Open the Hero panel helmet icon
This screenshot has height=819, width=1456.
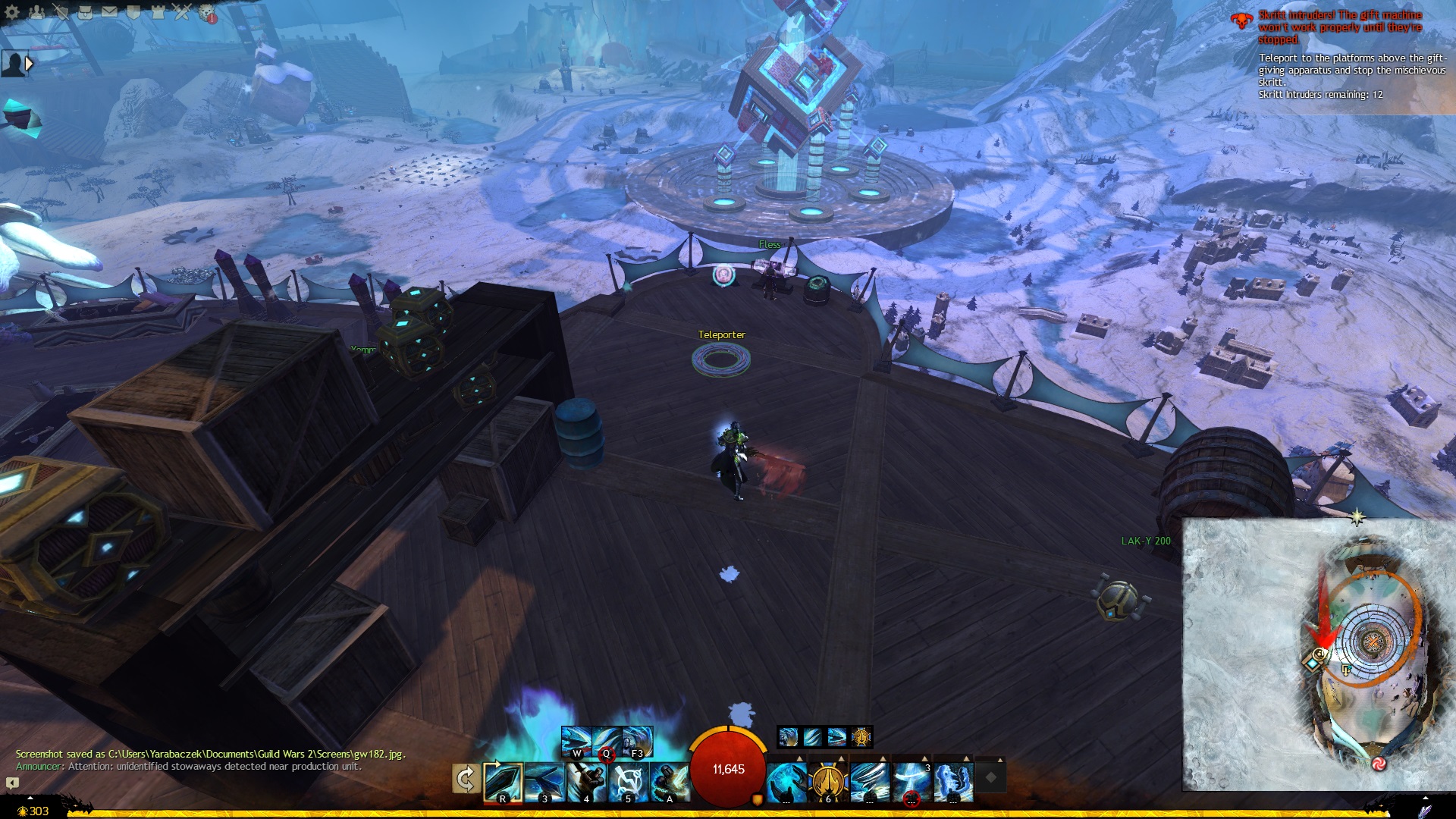point(61,12)
